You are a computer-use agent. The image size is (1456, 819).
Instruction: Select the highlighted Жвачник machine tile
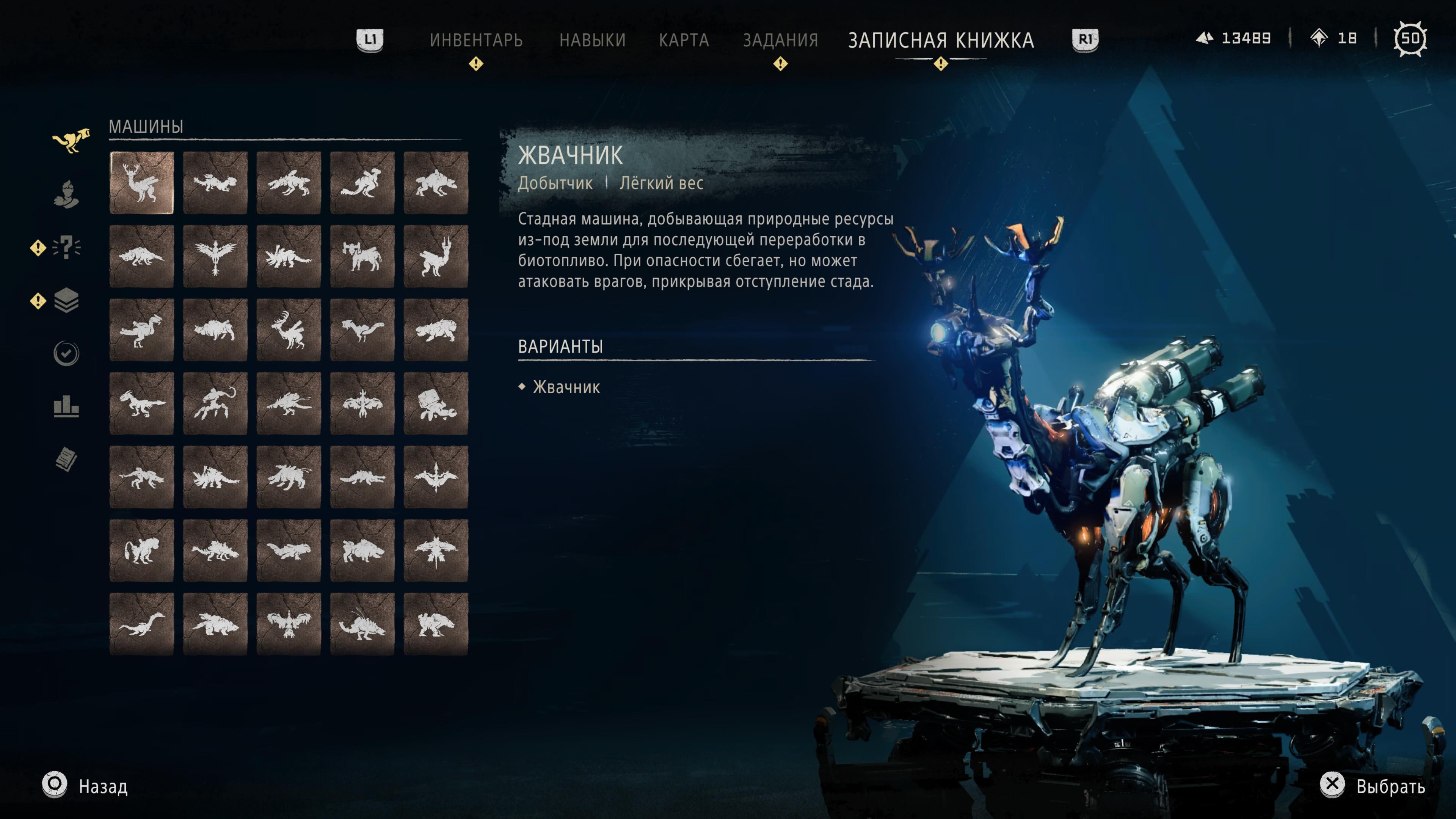(142, 182)
